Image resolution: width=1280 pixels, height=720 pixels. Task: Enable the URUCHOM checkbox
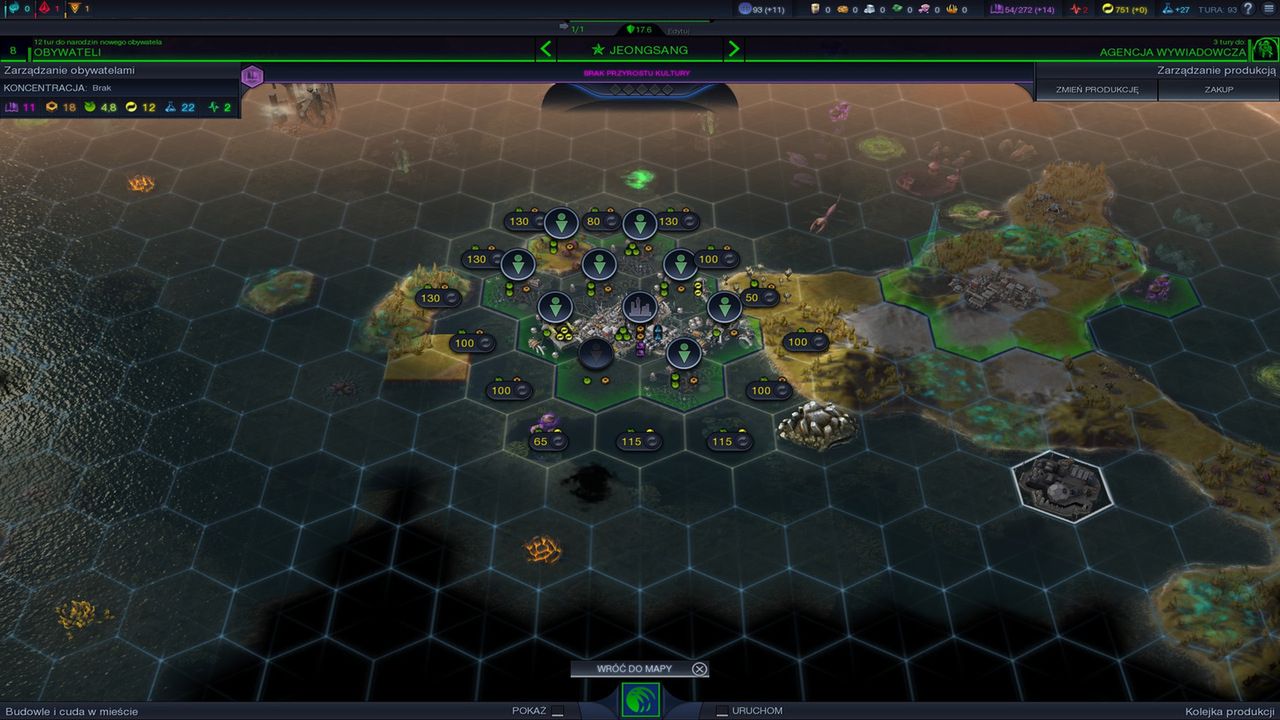pos(721,710)
